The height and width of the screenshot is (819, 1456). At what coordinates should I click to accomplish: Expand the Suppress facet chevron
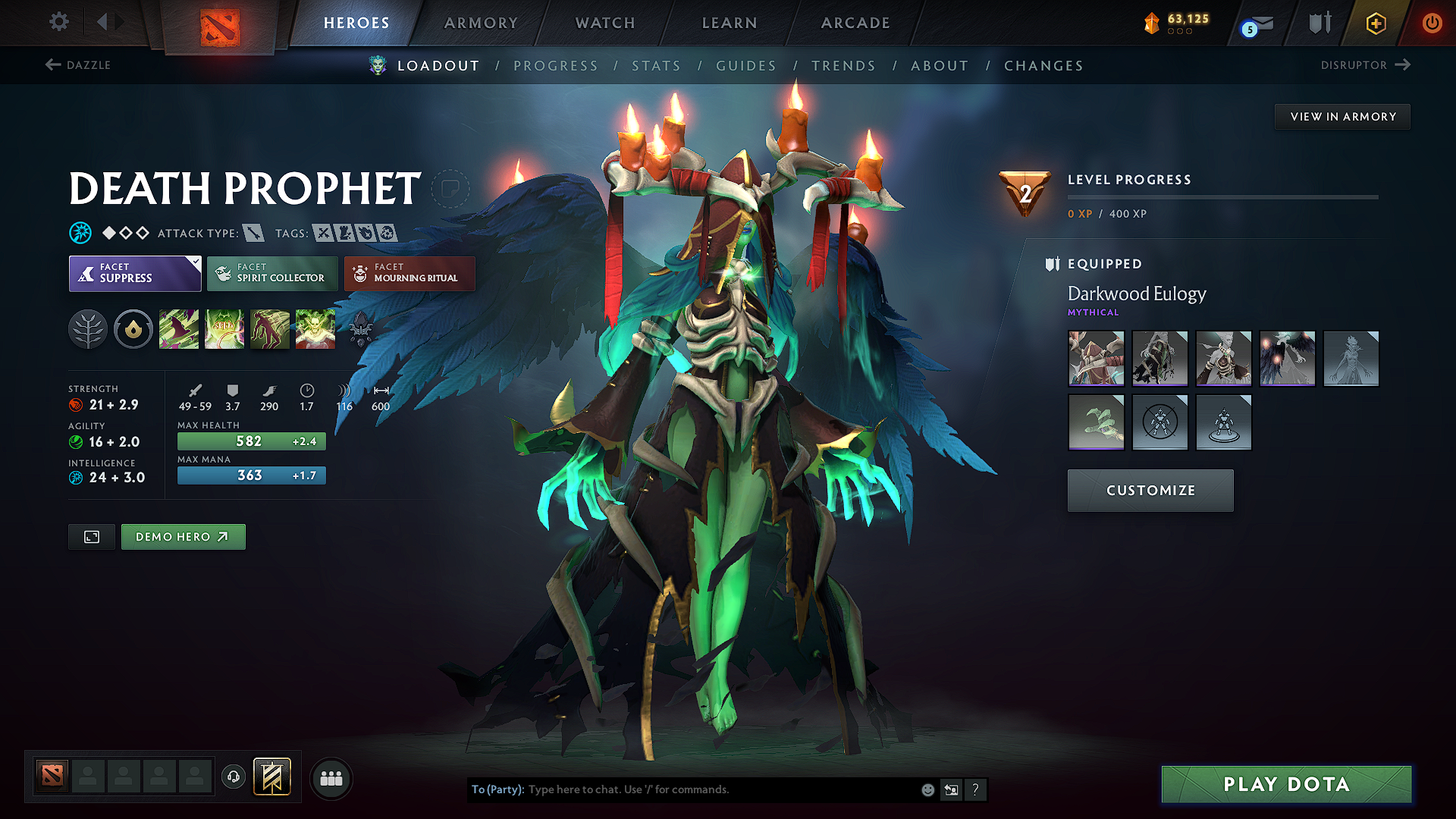click(x=196, y=261)
